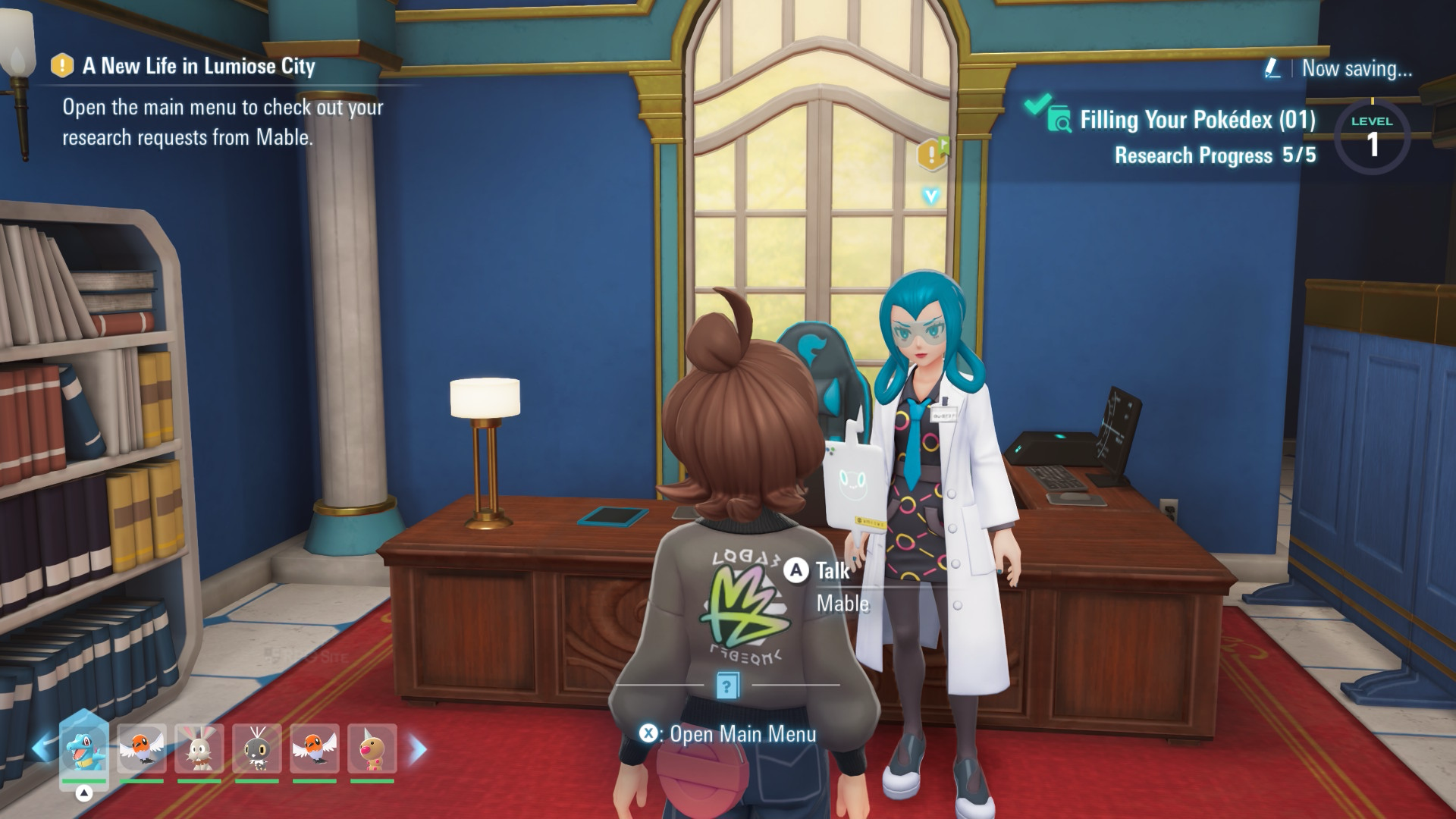Open the Filling Your Pokédex research tracker
The width and height of the screenshot is (1456, 819).
click(1197, 121)
